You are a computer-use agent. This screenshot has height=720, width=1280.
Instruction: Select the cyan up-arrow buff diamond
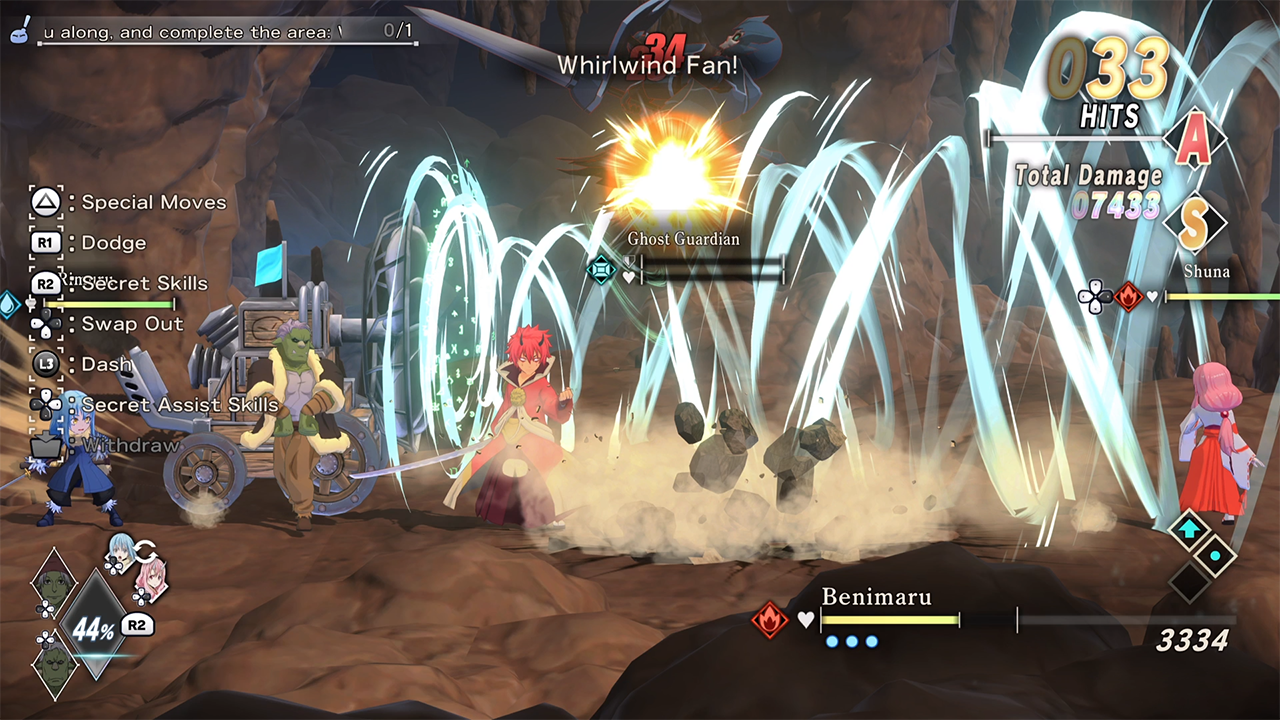pyautogui.click(x=1190, y=530)
